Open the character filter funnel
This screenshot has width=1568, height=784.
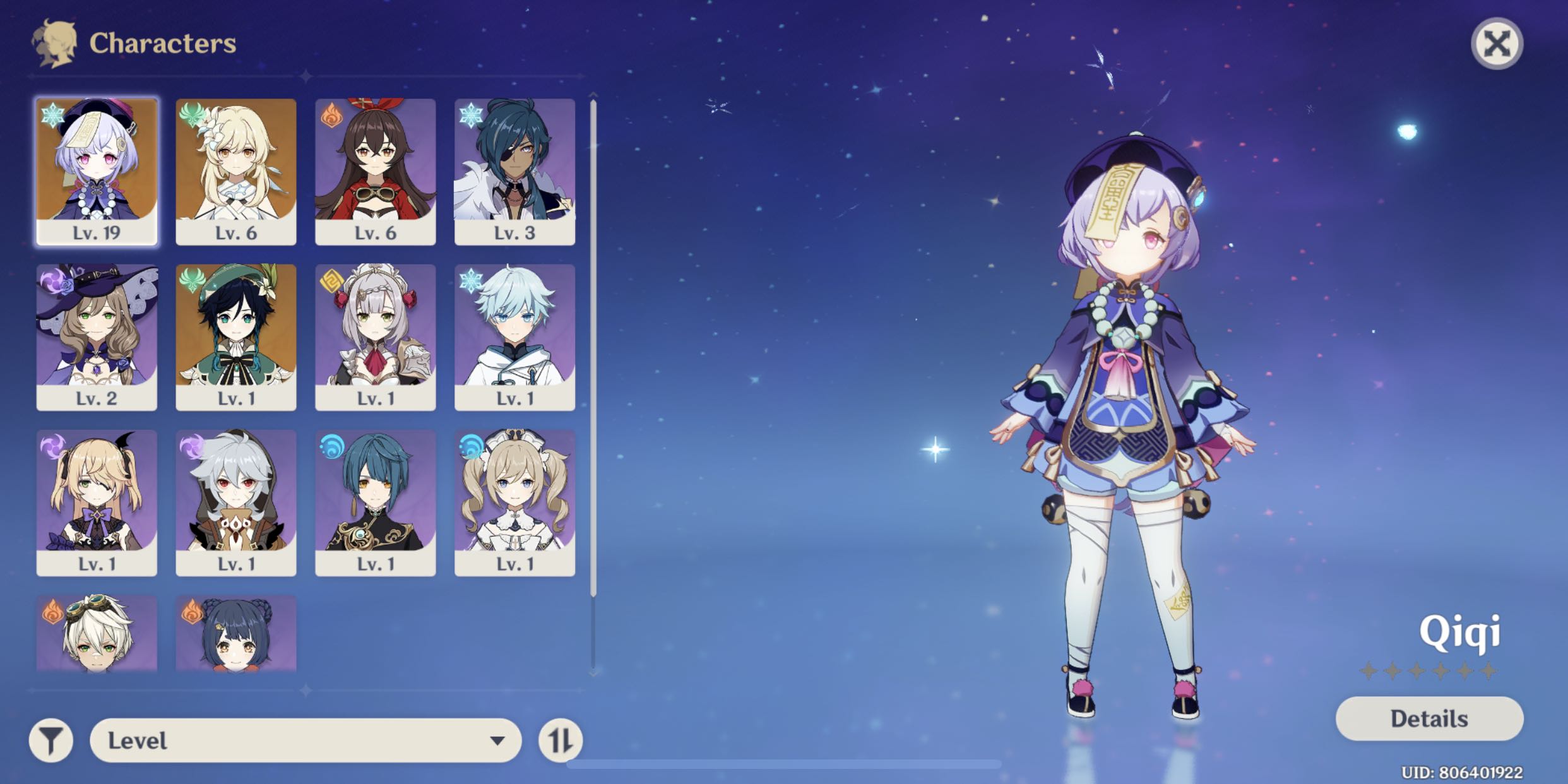[51, 740]
